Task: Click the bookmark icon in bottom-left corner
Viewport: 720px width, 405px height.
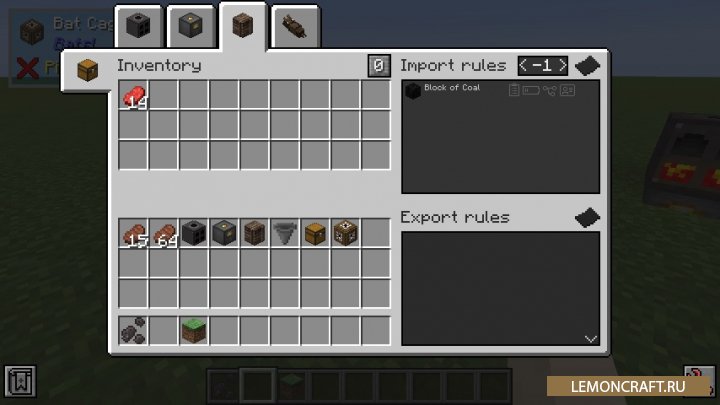Action: coord(20,381)
